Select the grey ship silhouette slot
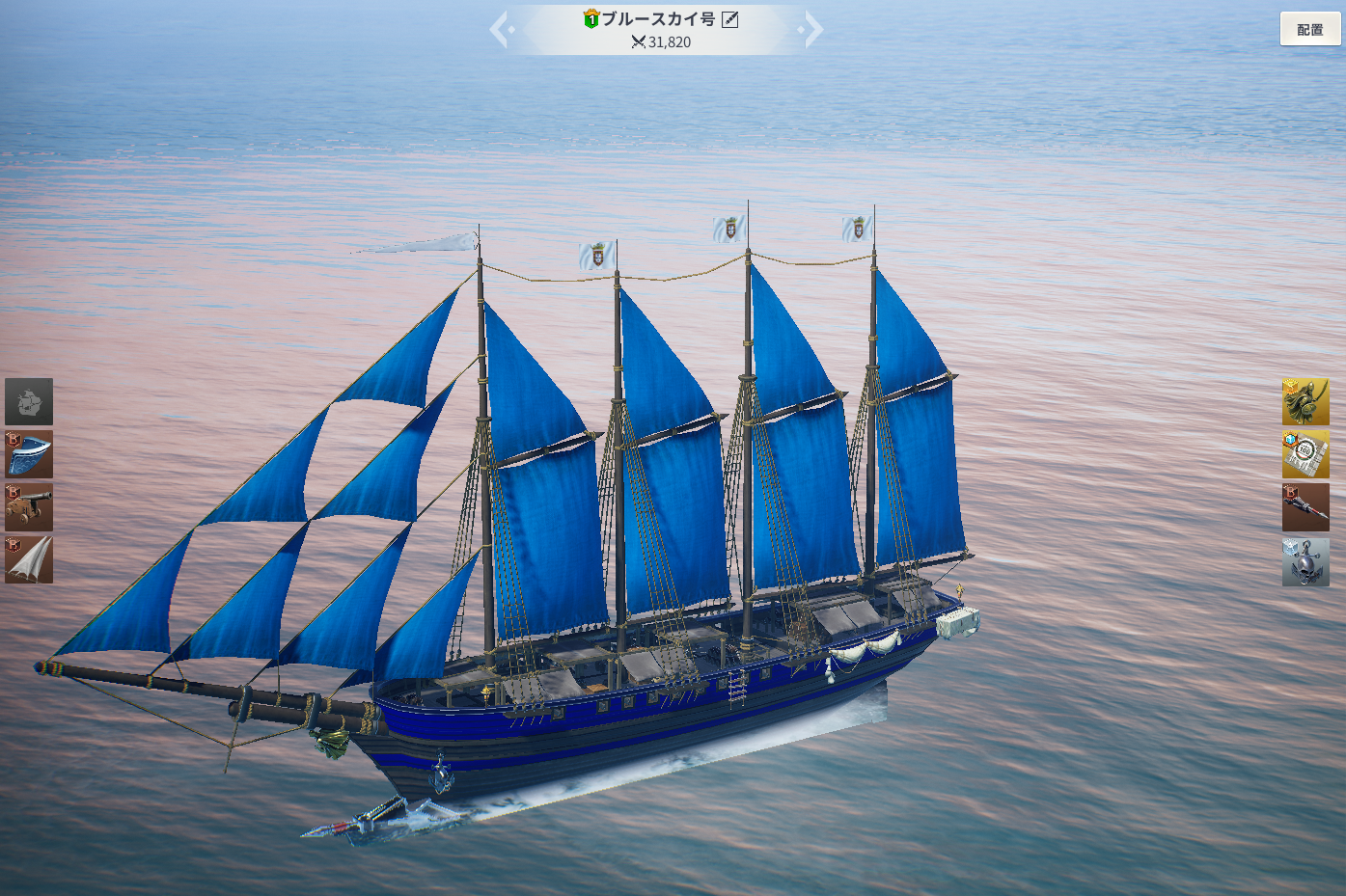 pos(29,402)
